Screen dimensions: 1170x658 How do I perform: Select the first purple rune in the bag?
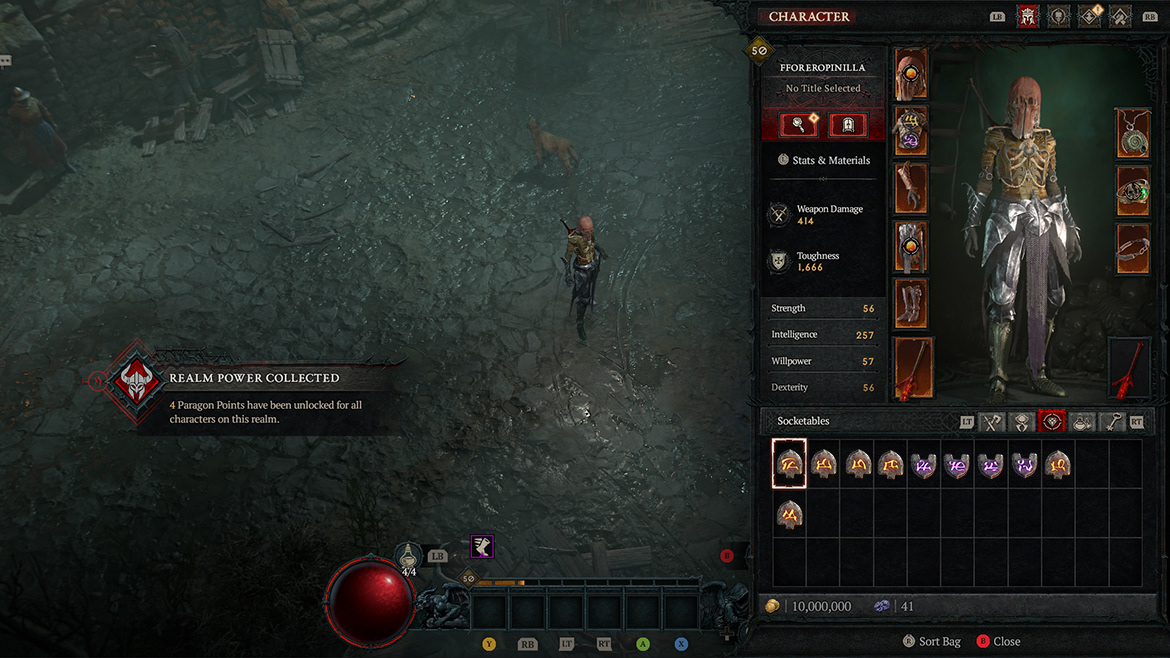click(x=924, y=463)
